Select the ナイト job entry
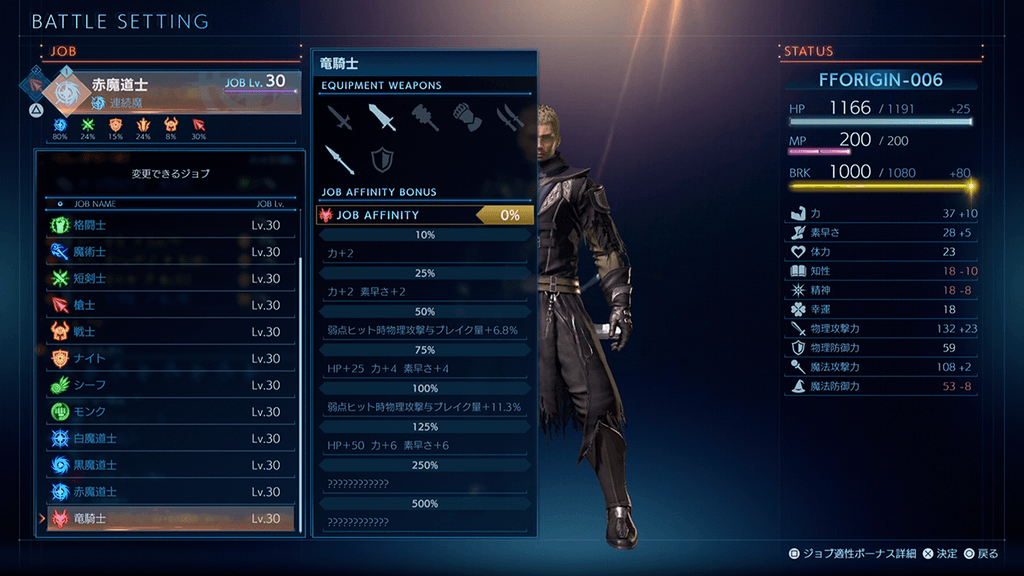 [x=170, y=358]
